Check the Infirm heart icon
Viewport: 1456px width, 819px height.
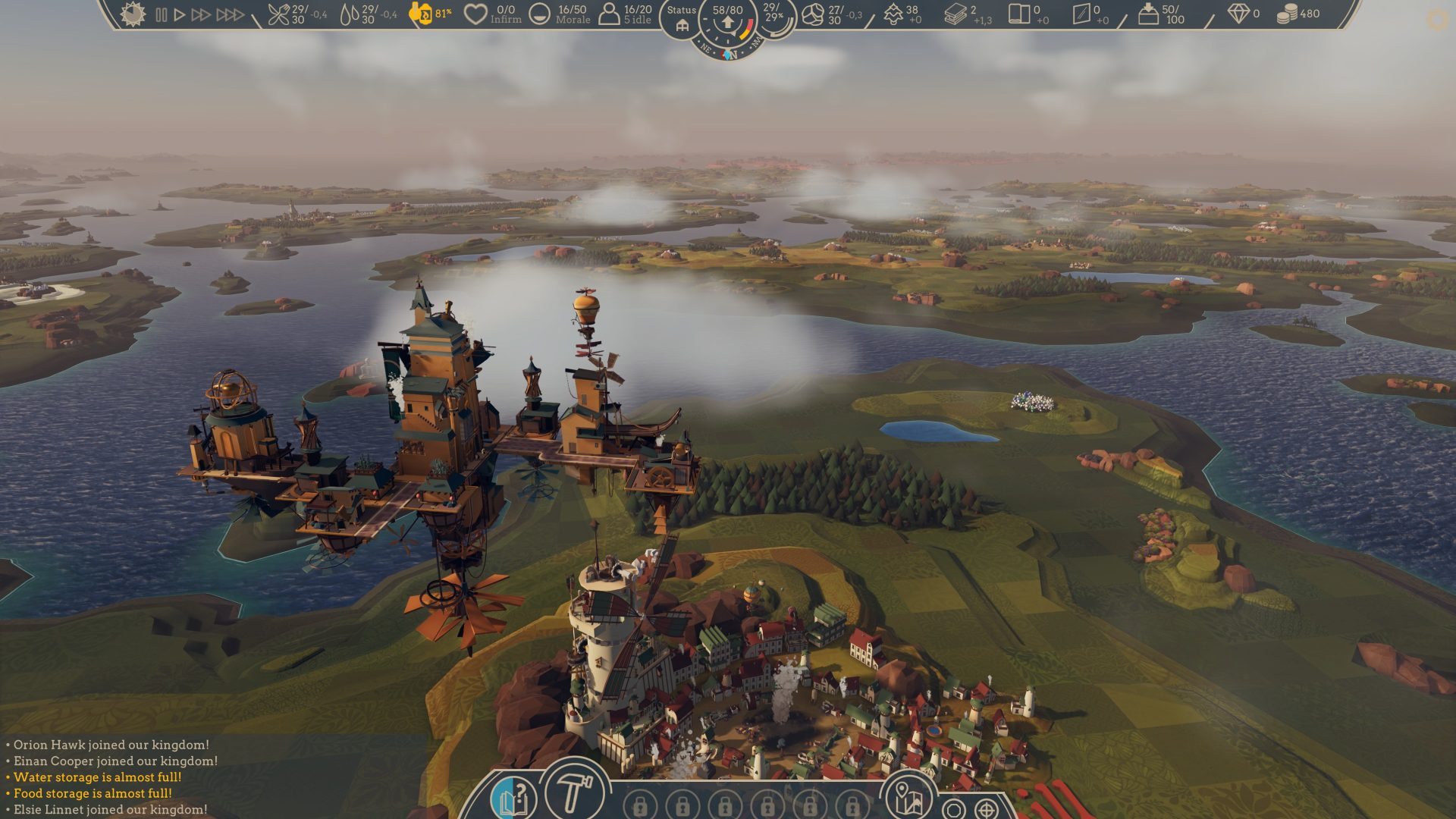pyautogui.click(x=475, y=14)
